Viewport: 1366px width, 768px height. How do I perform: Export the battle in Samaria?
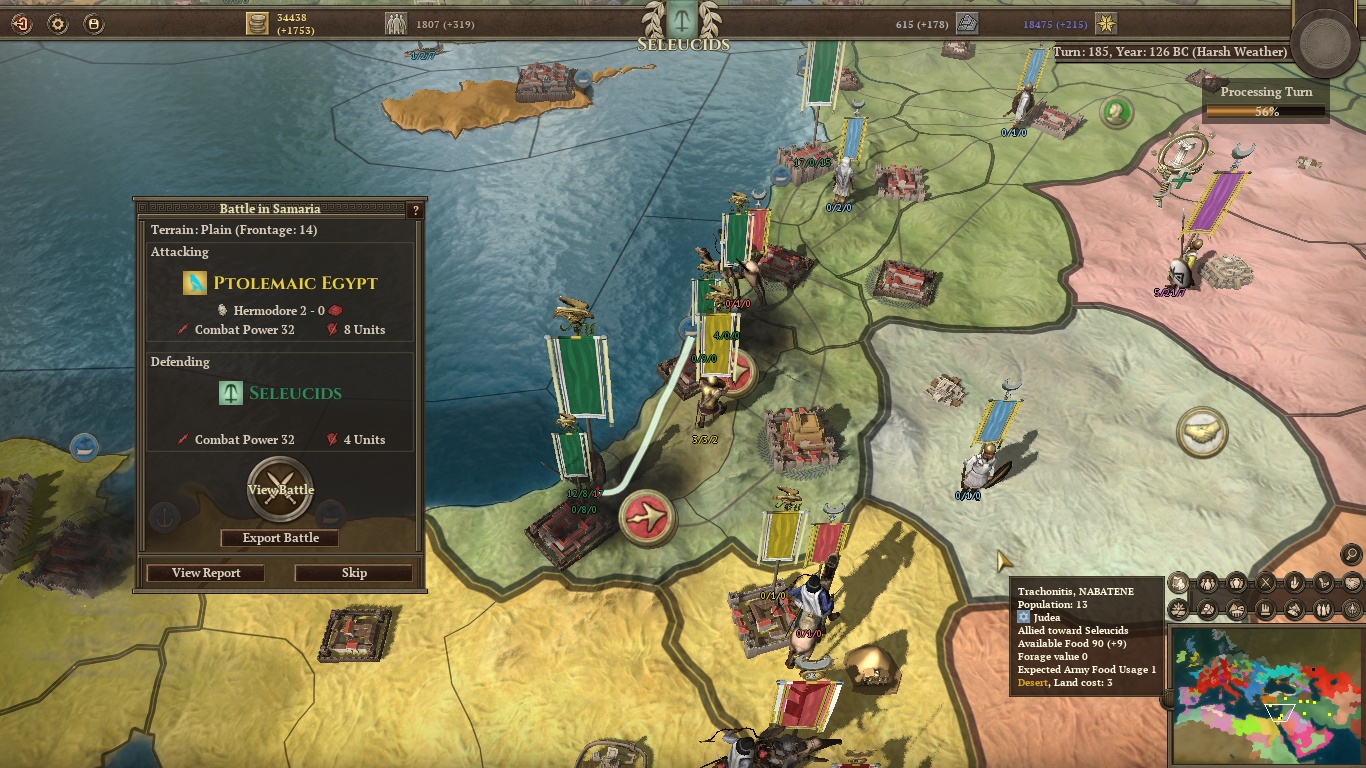280,538
